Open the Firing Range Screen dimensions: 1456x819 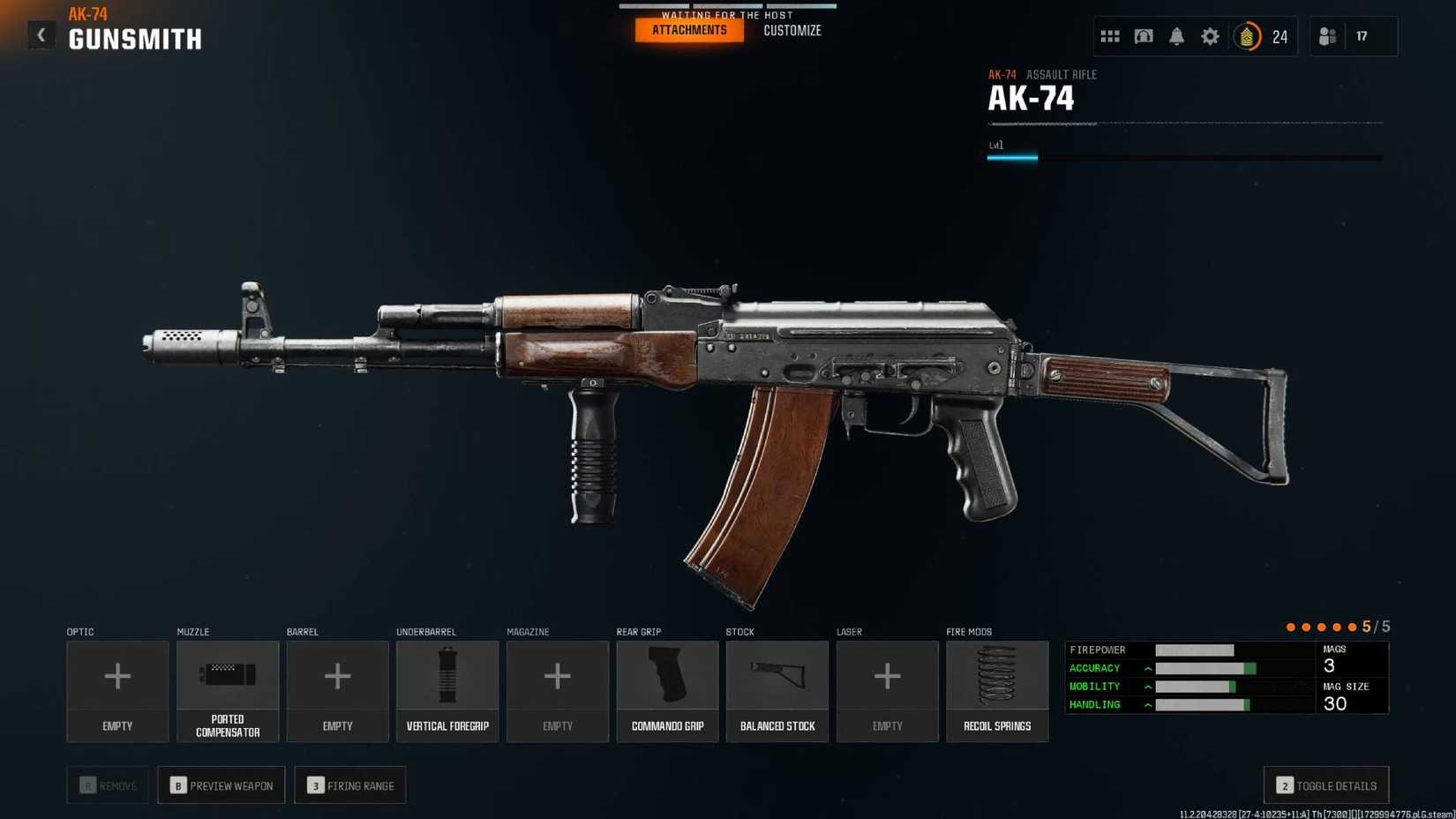[x=349, y=785]
